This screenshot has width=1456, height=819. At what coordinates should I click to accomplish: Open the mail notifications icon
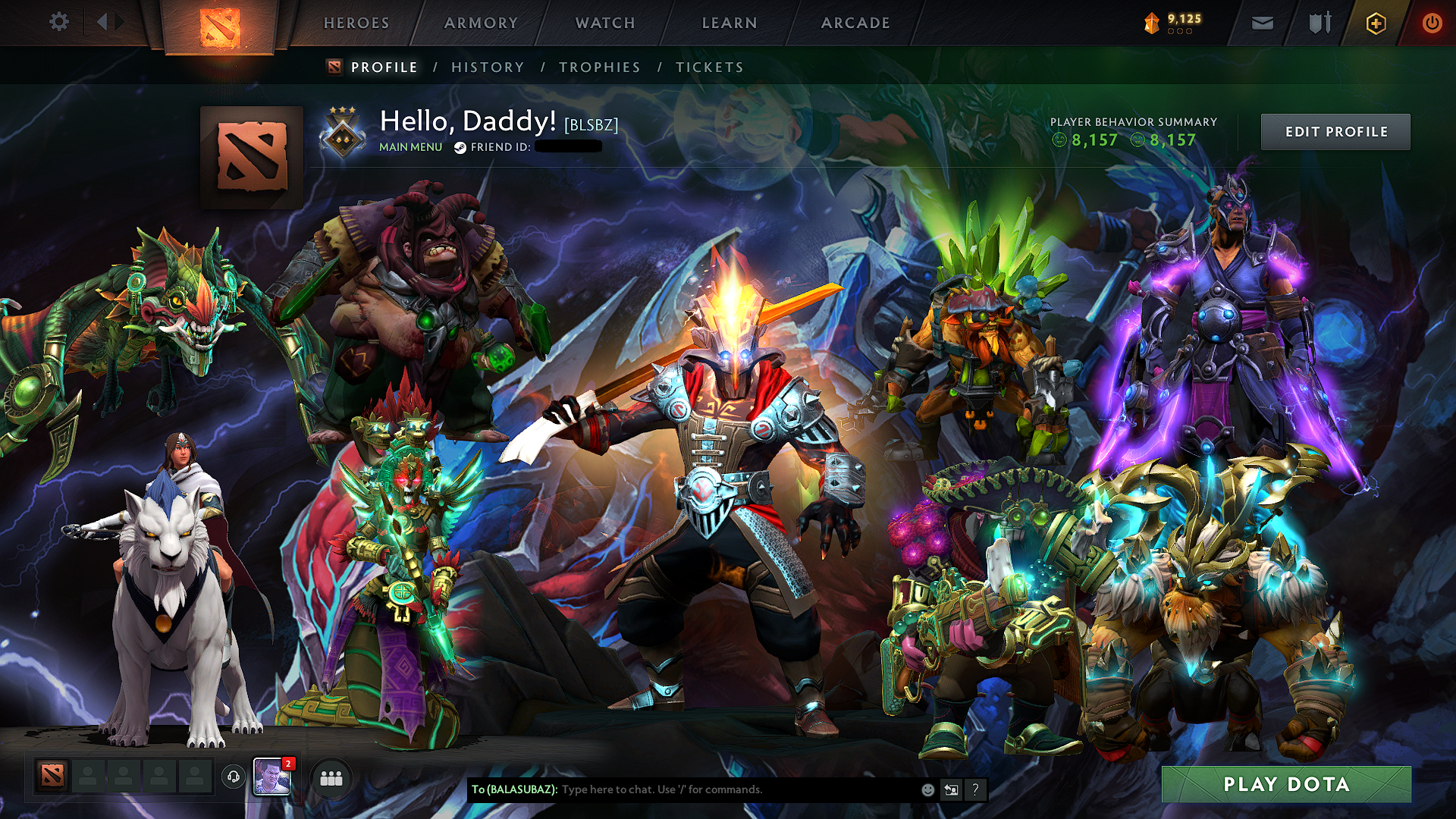pyautogui.click(x=1261, y=23)
